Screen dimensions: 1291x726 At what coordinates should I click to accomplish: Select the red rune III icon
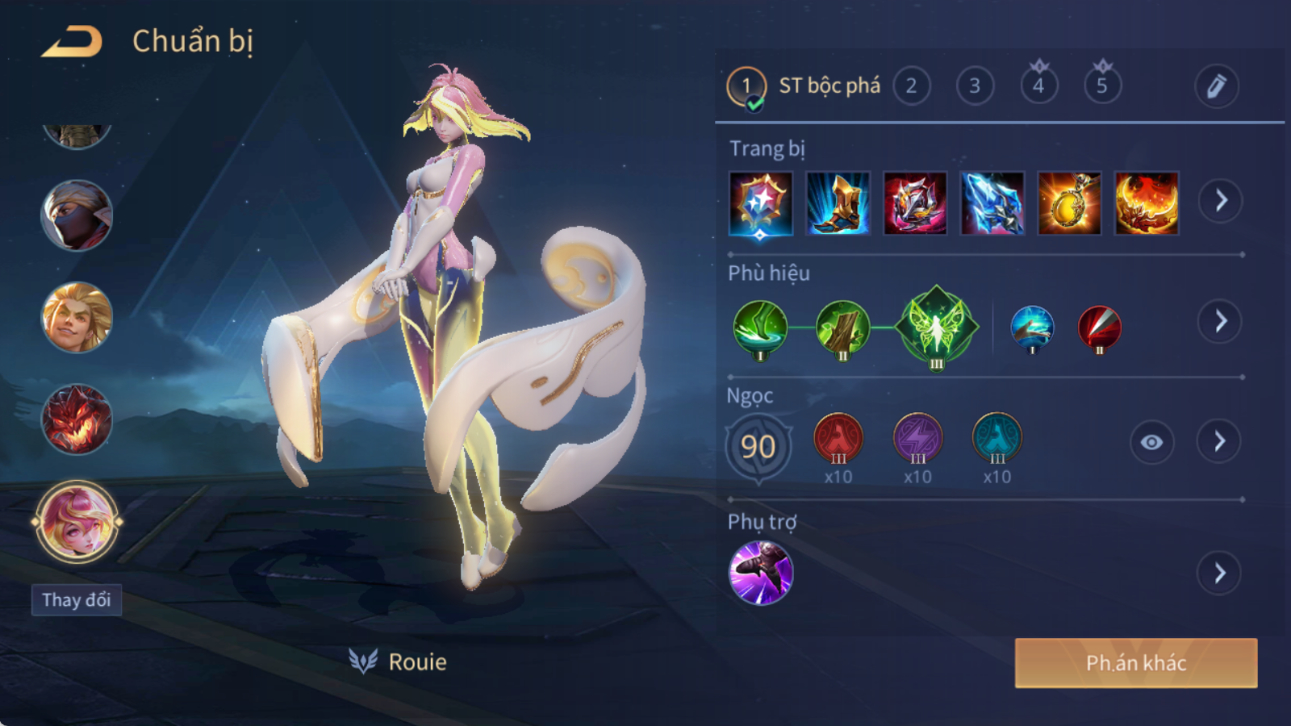tap(838, 438)
